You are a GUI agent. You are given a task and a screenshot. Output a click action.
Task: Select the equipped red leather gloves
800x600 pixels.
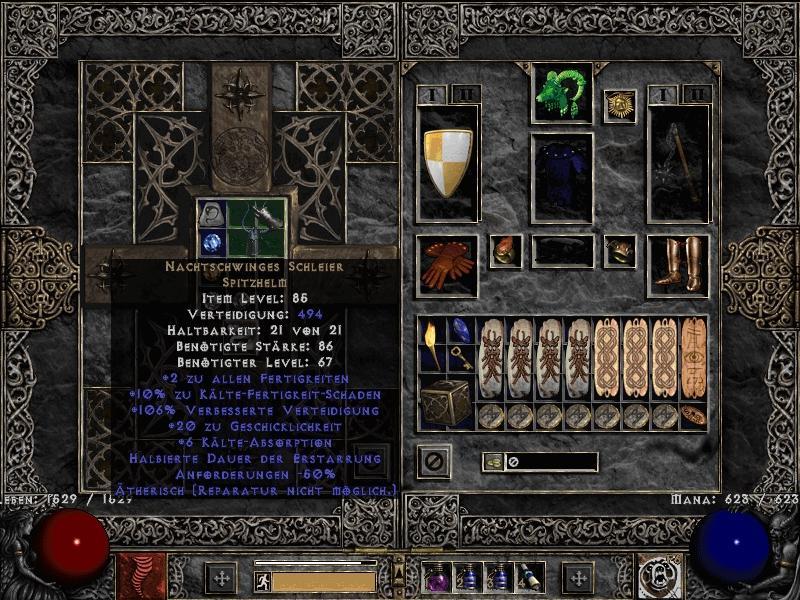point(446,265)
